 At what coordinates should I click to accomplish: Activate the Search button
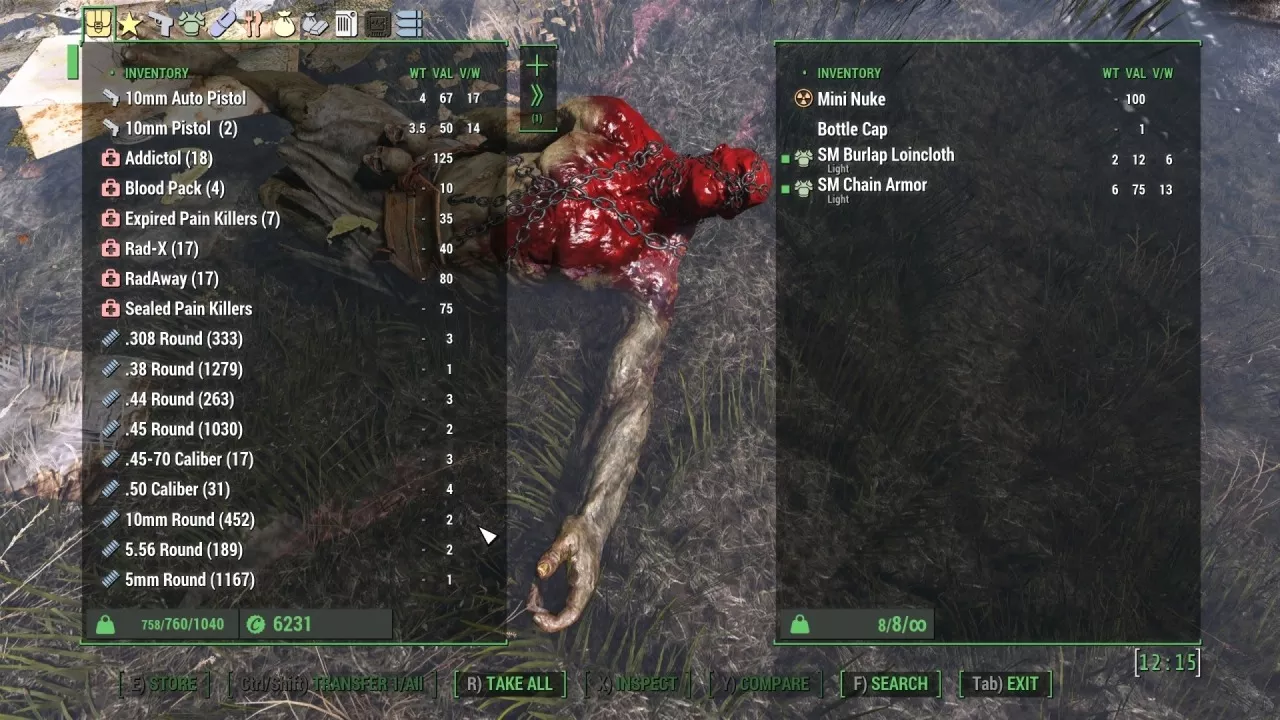890,684
